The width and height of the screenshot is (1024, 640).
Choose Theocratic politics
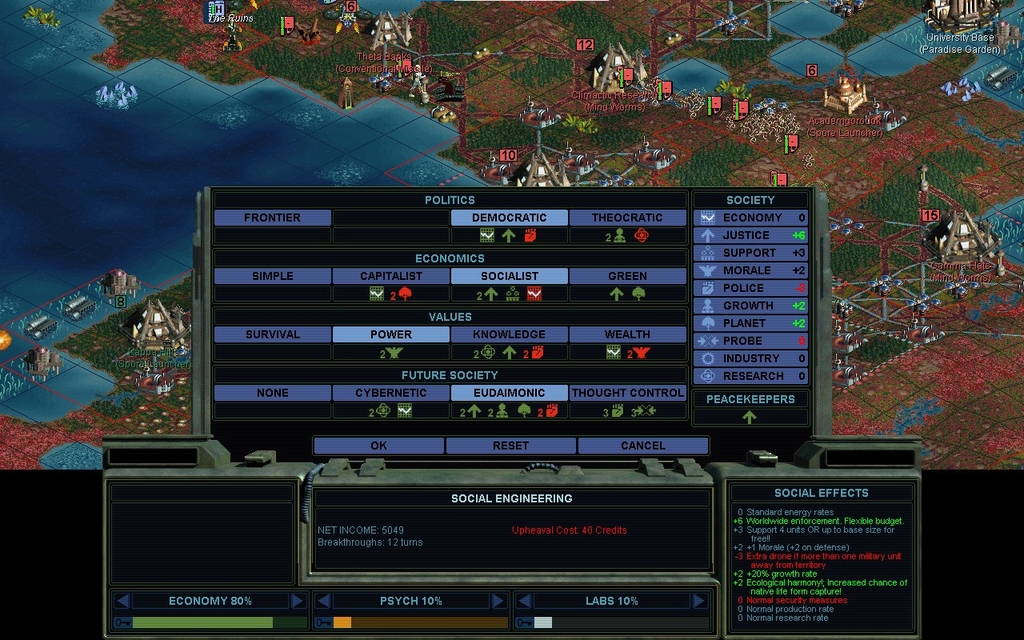tap(627, 218)
